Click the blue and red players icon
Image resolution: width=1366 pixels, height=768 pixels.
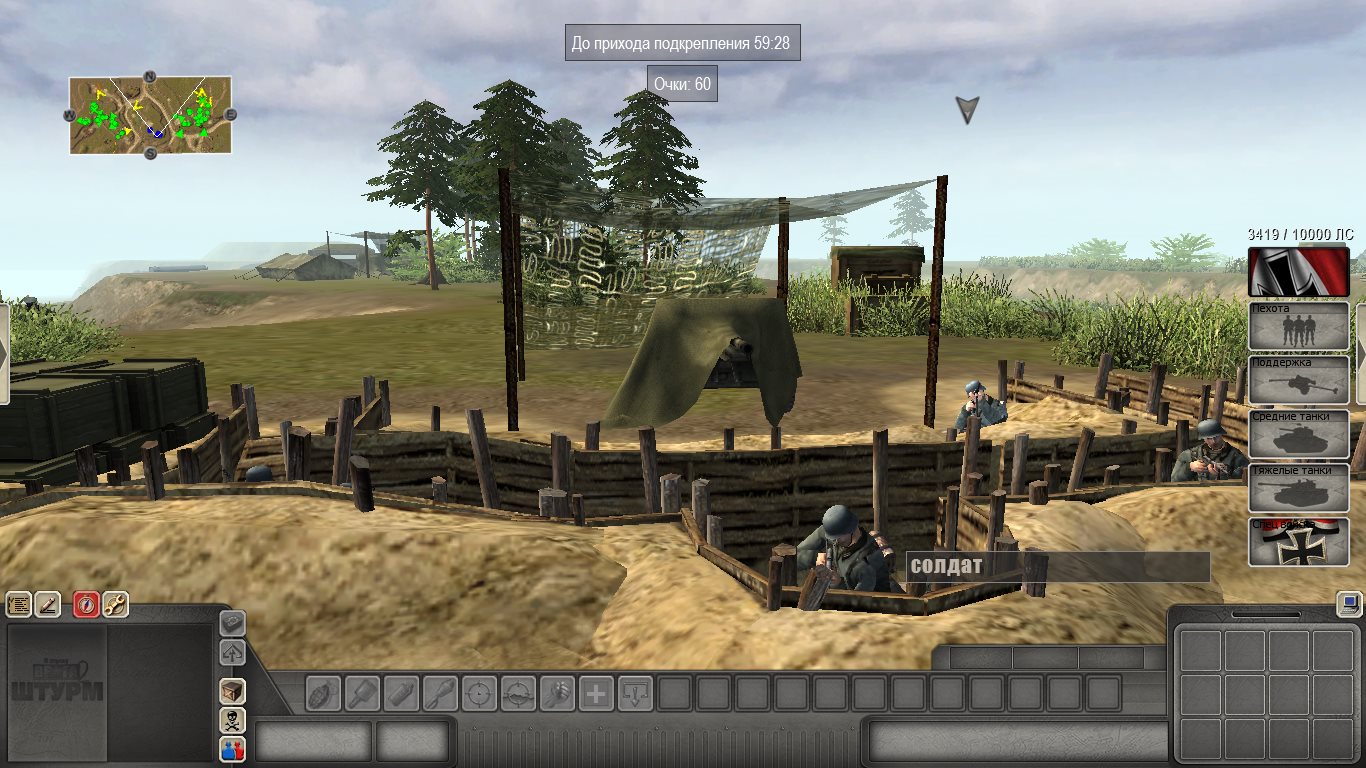[x=232, y=749]
